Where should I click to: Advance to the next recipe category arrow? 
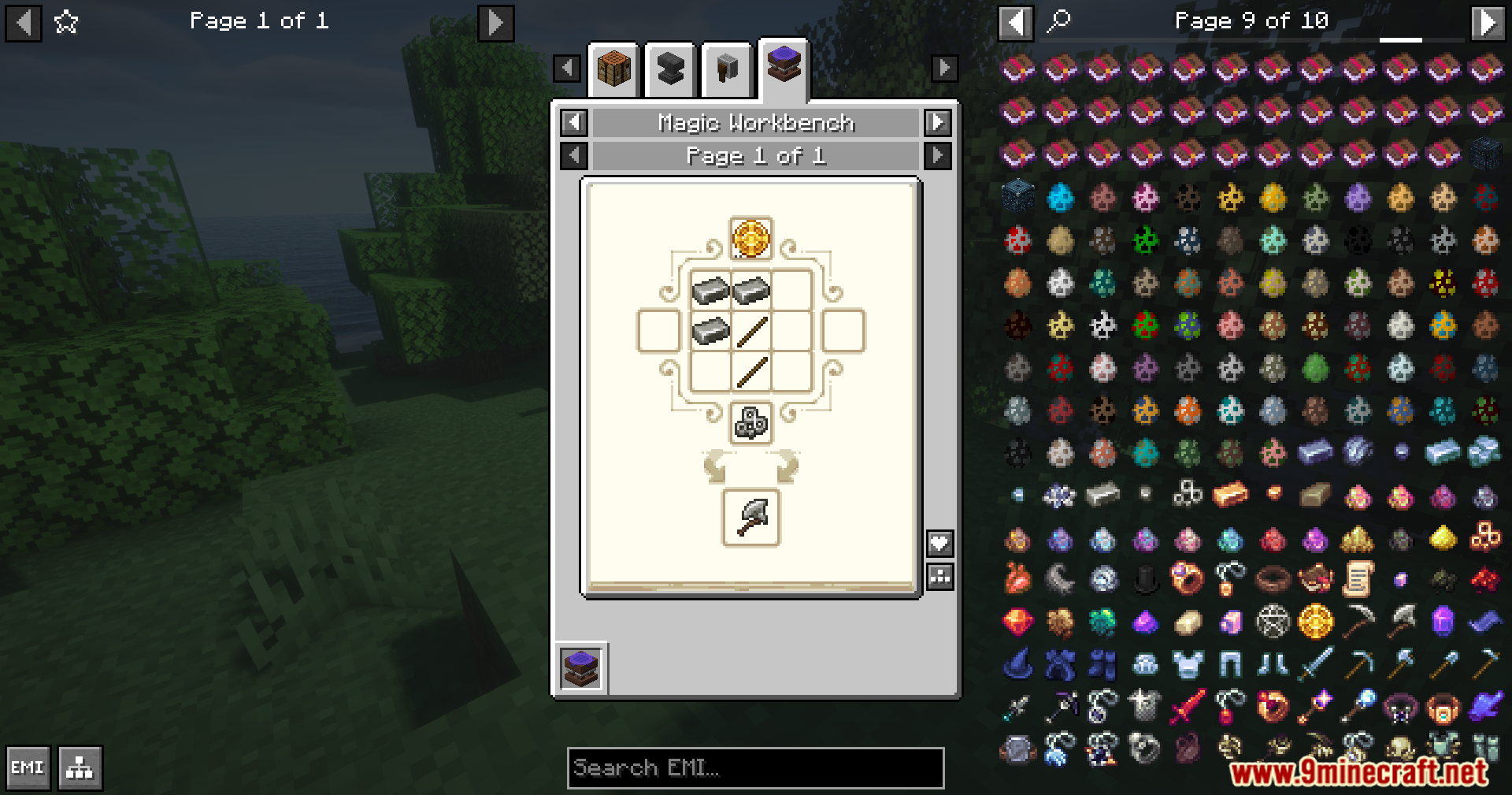click(936, 123)
